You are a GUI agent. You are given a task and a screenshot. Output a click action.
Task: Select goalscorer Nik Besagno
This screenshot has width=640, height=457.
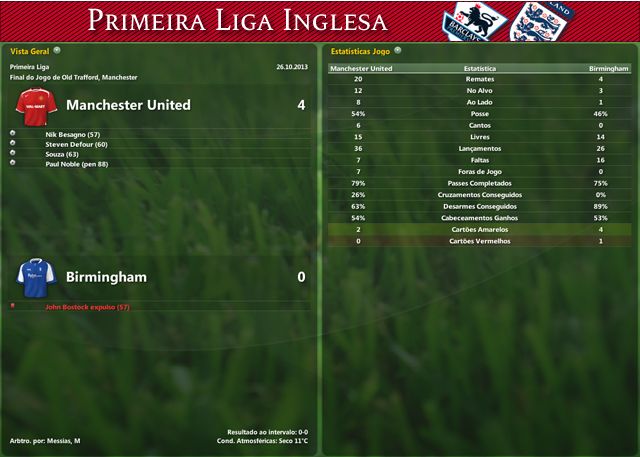(x=73, y=133)
